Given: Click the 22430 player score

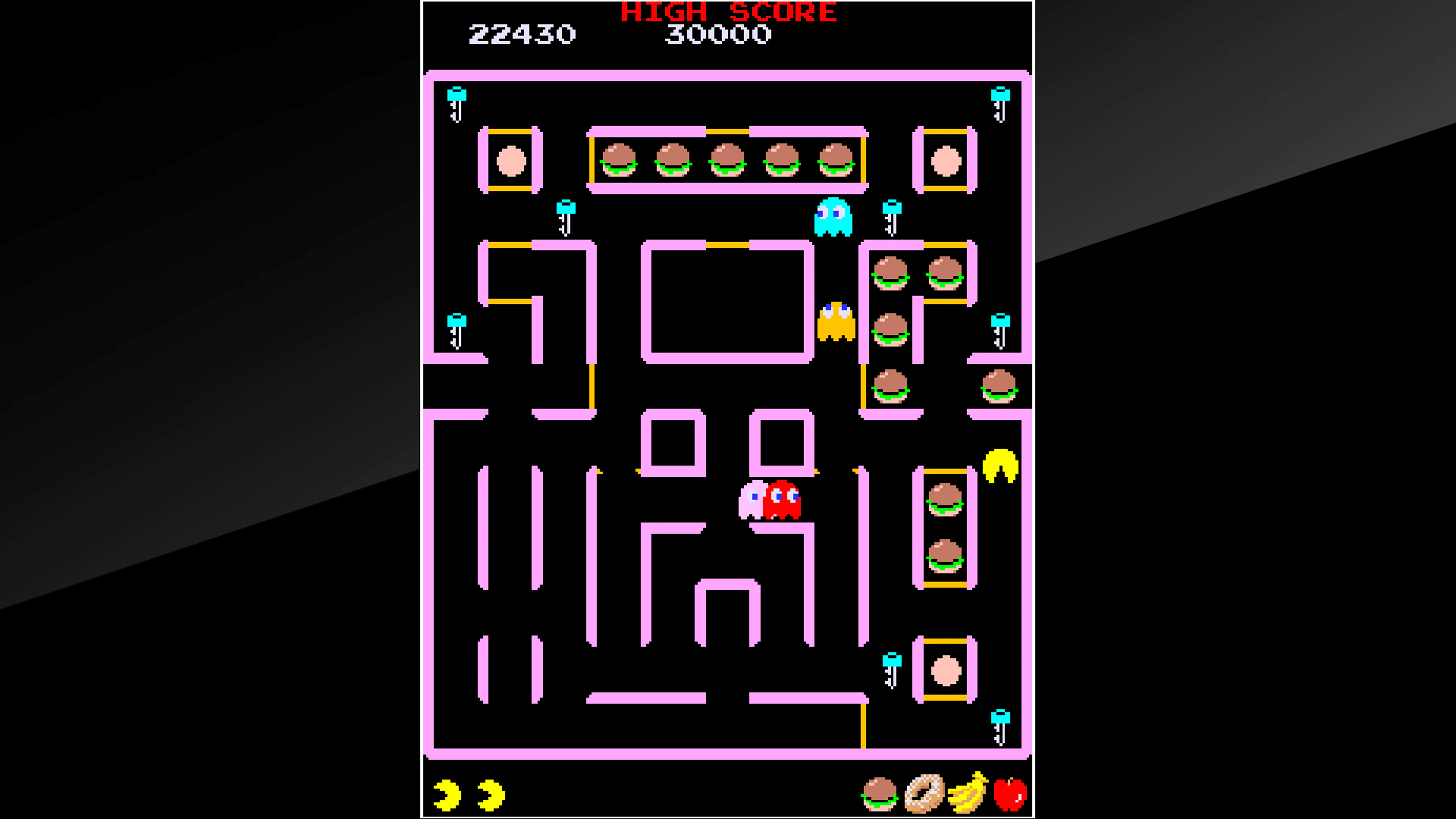Looking at the screenshot, I should (x=521, y=35).
